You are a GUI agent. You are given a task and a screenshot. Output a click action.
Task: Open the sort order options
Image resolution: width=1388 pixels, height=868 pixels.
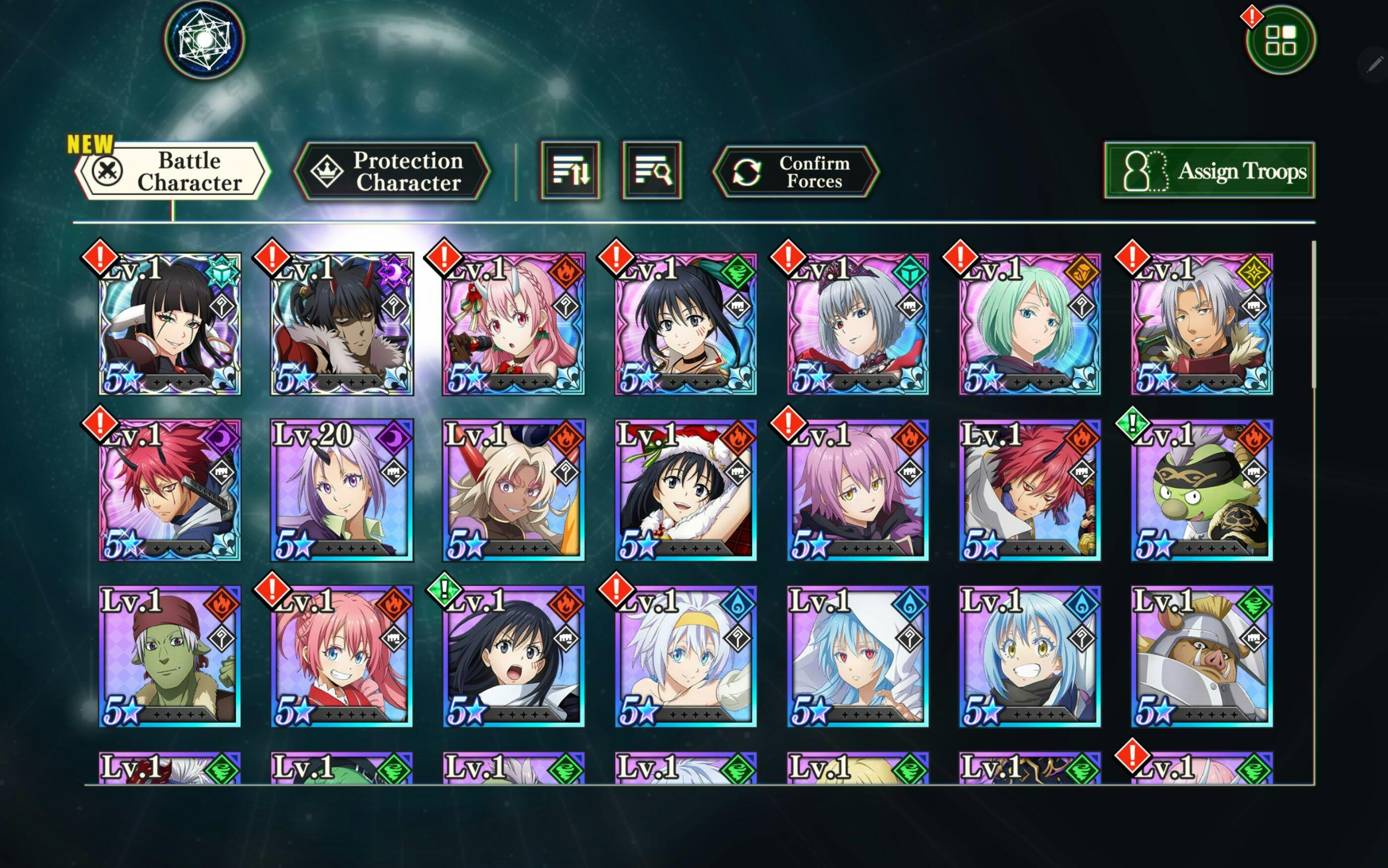[570, 170]
